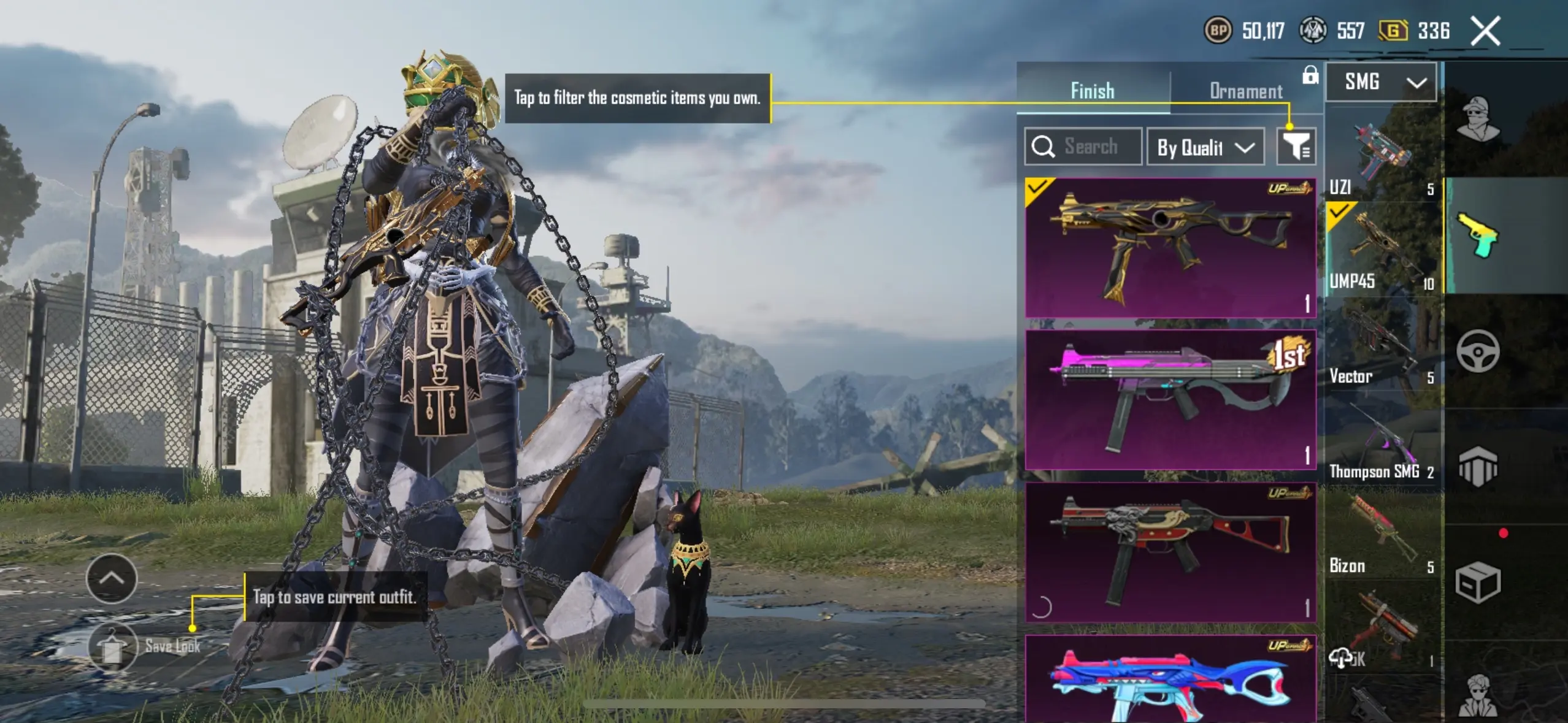Select the gold and black UMP45 finish

click(x=1170, y=248)
